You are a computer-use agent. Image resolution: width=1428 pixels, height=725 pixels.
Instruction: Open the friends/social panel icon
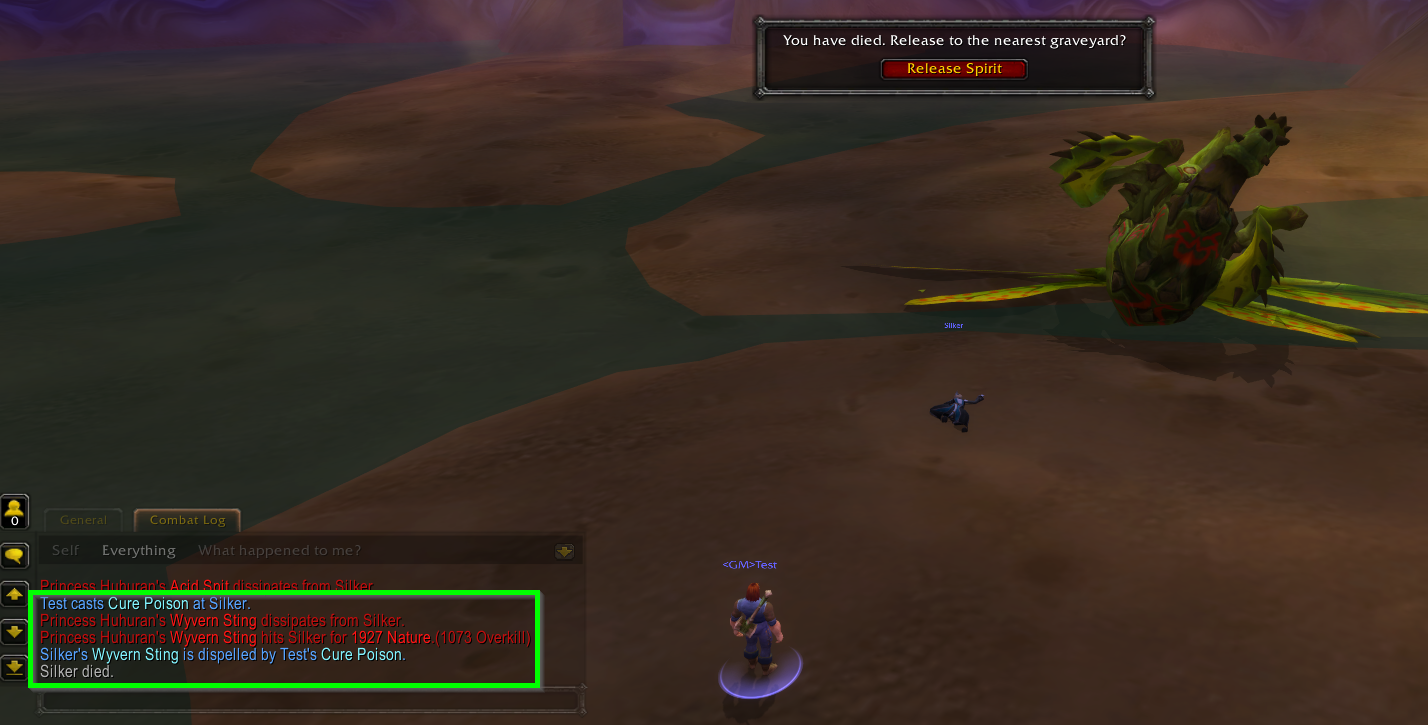point(14,510)
